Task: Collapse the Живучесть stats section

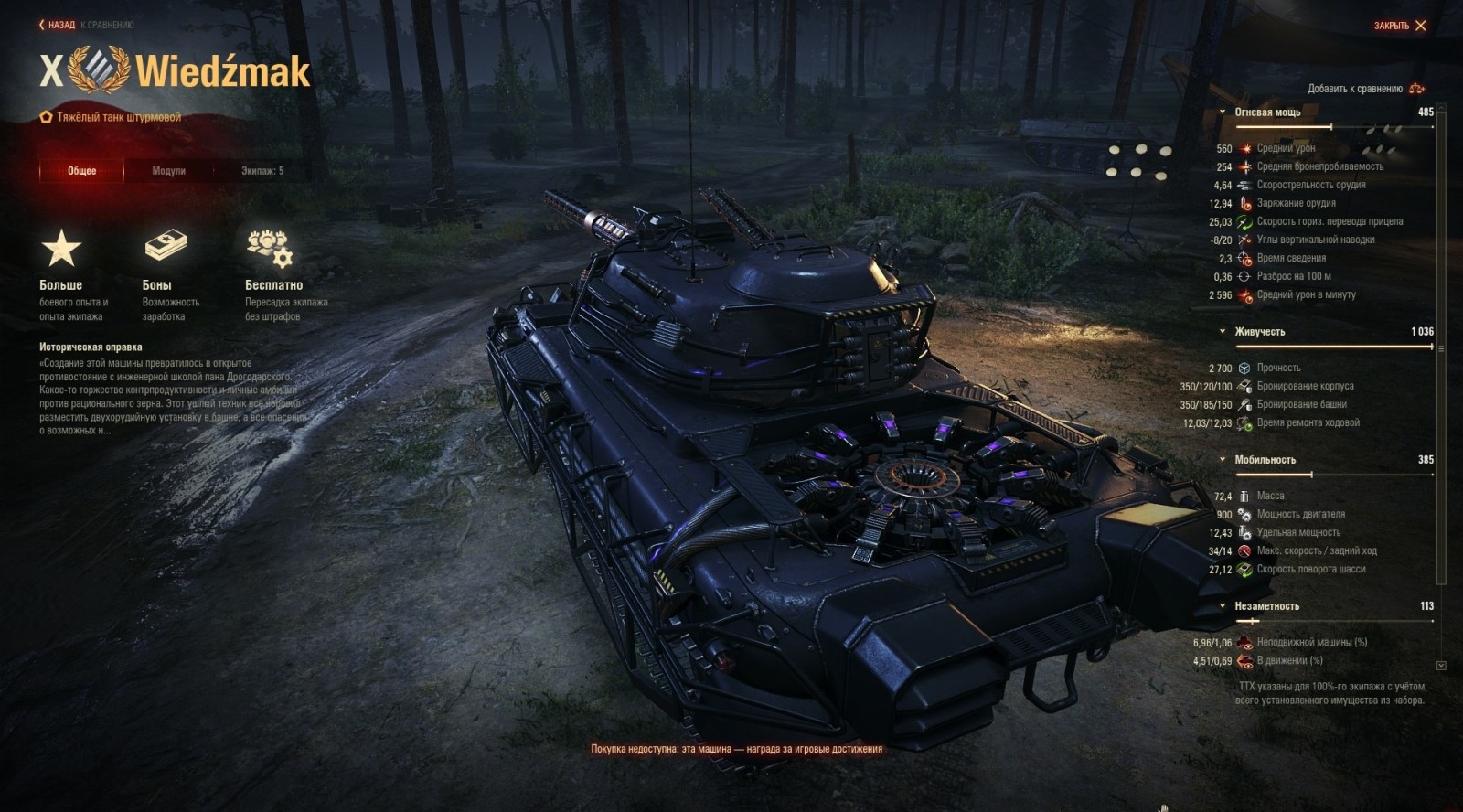Action: (1222, 332)
